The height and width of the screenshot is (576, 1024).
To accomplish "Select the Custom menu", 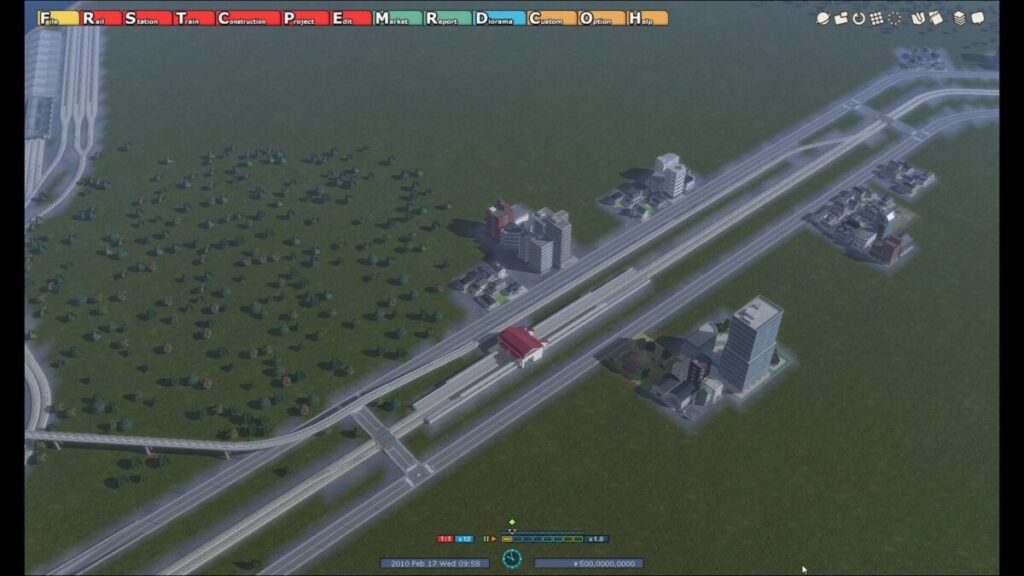I will pos(551,18).
